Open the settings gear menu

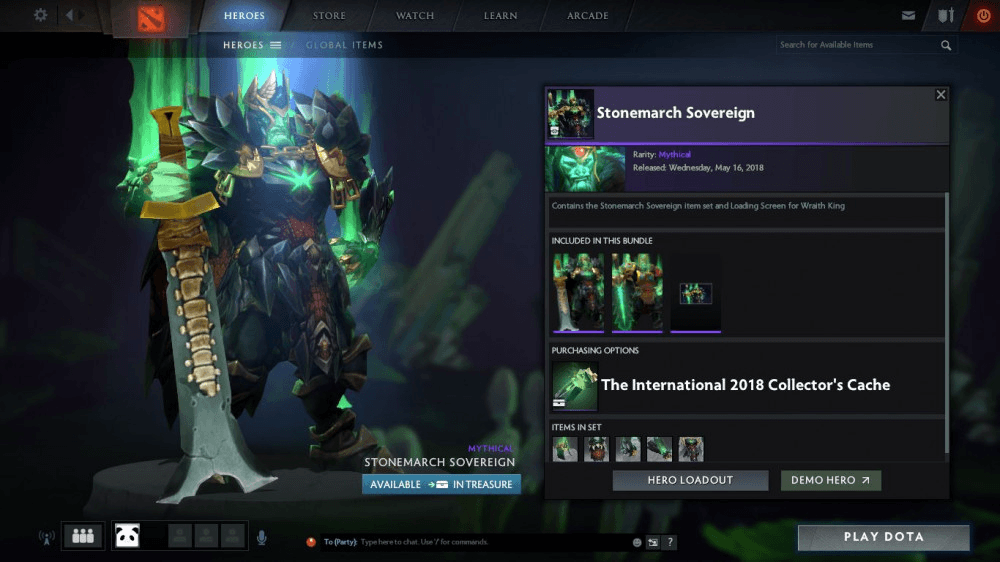click(41, 15)
